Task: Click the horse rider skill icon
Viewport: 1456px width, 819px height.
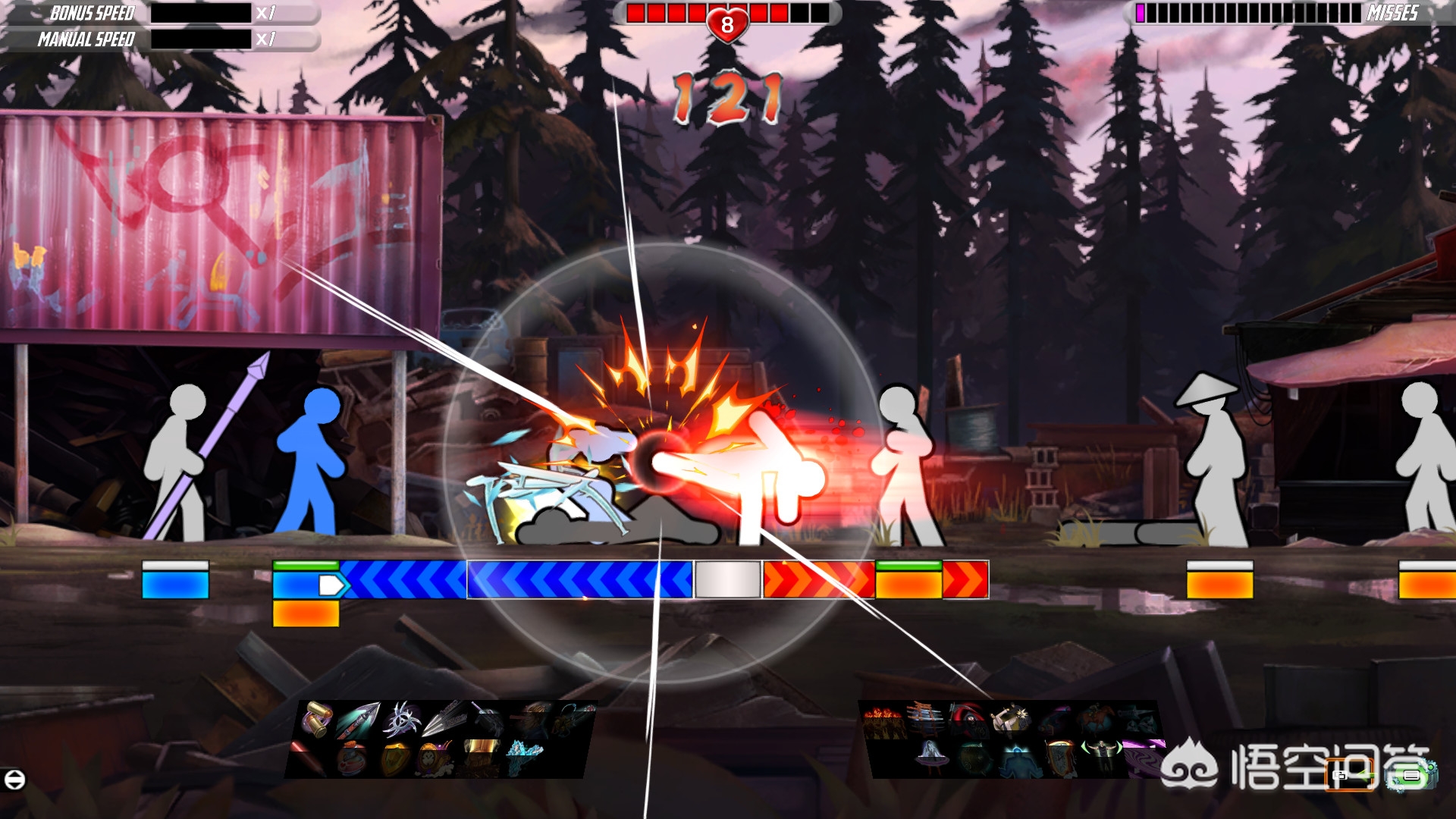Action: coord(1095,719)
